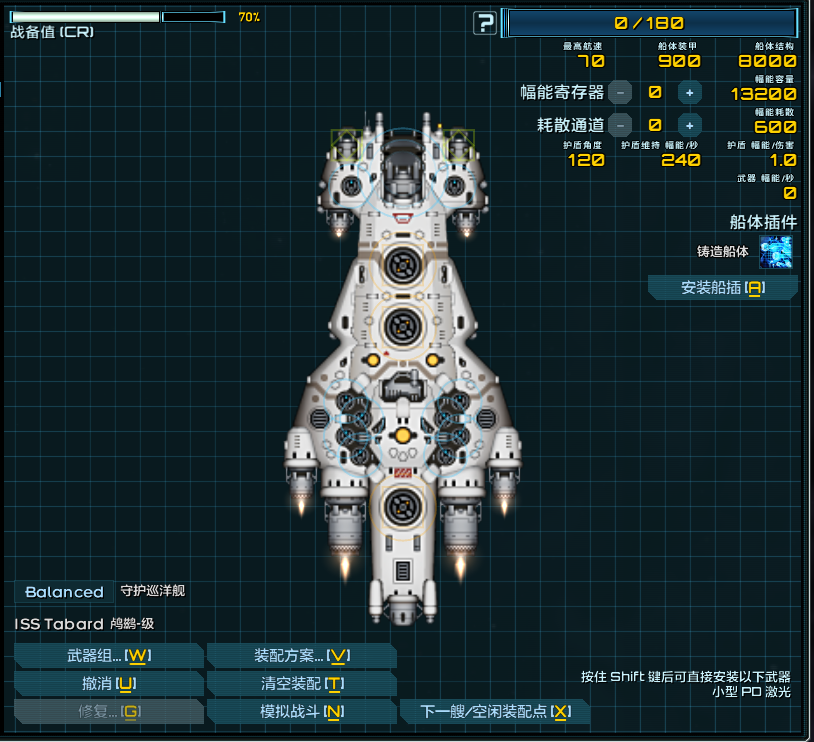
Task: Clear the loadout with 清空装配
Action: tap(301, 684)
